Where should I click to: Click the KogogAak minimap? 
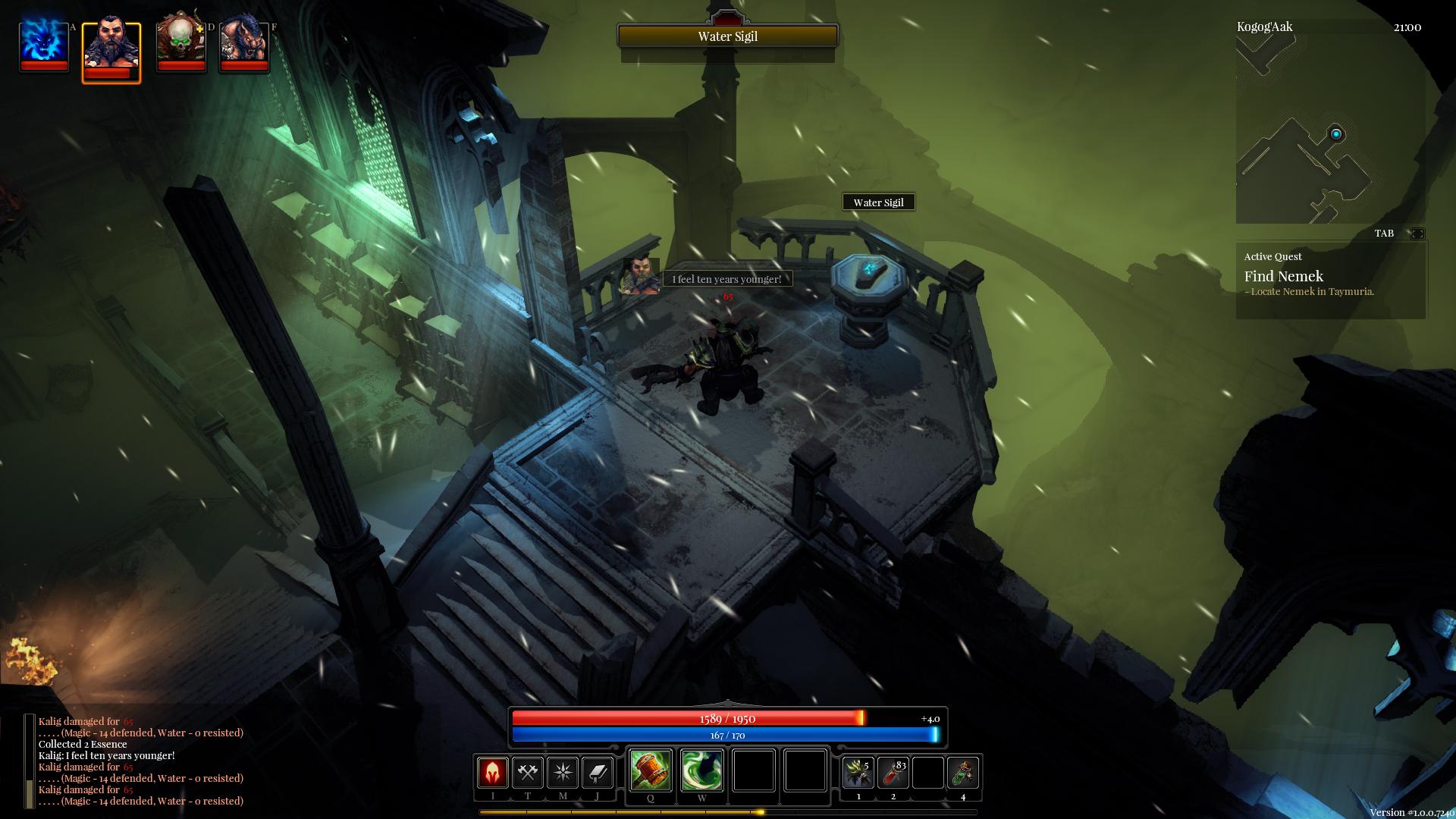pos(1330,130)
